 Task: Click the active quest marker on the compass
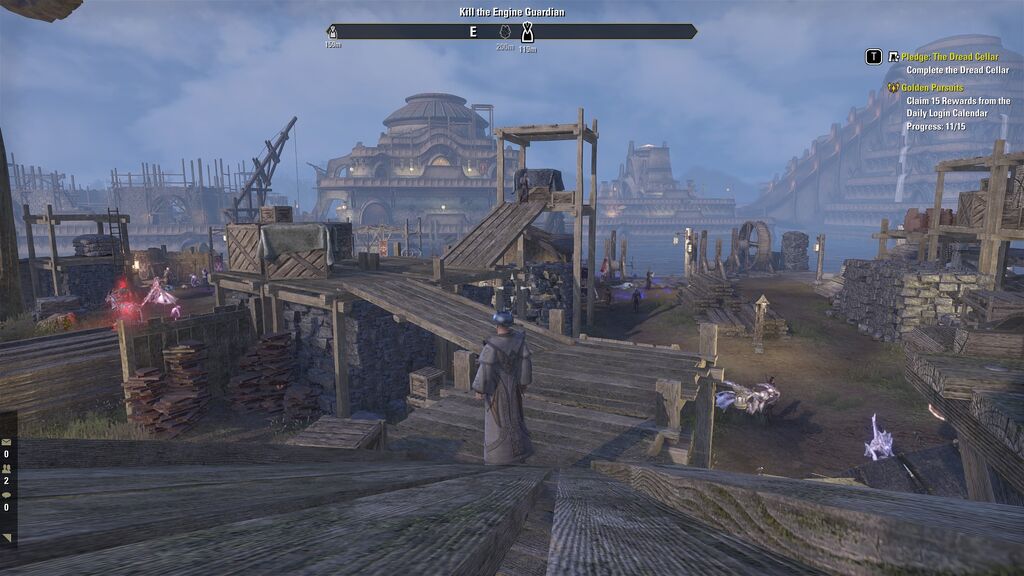(527, 33)
